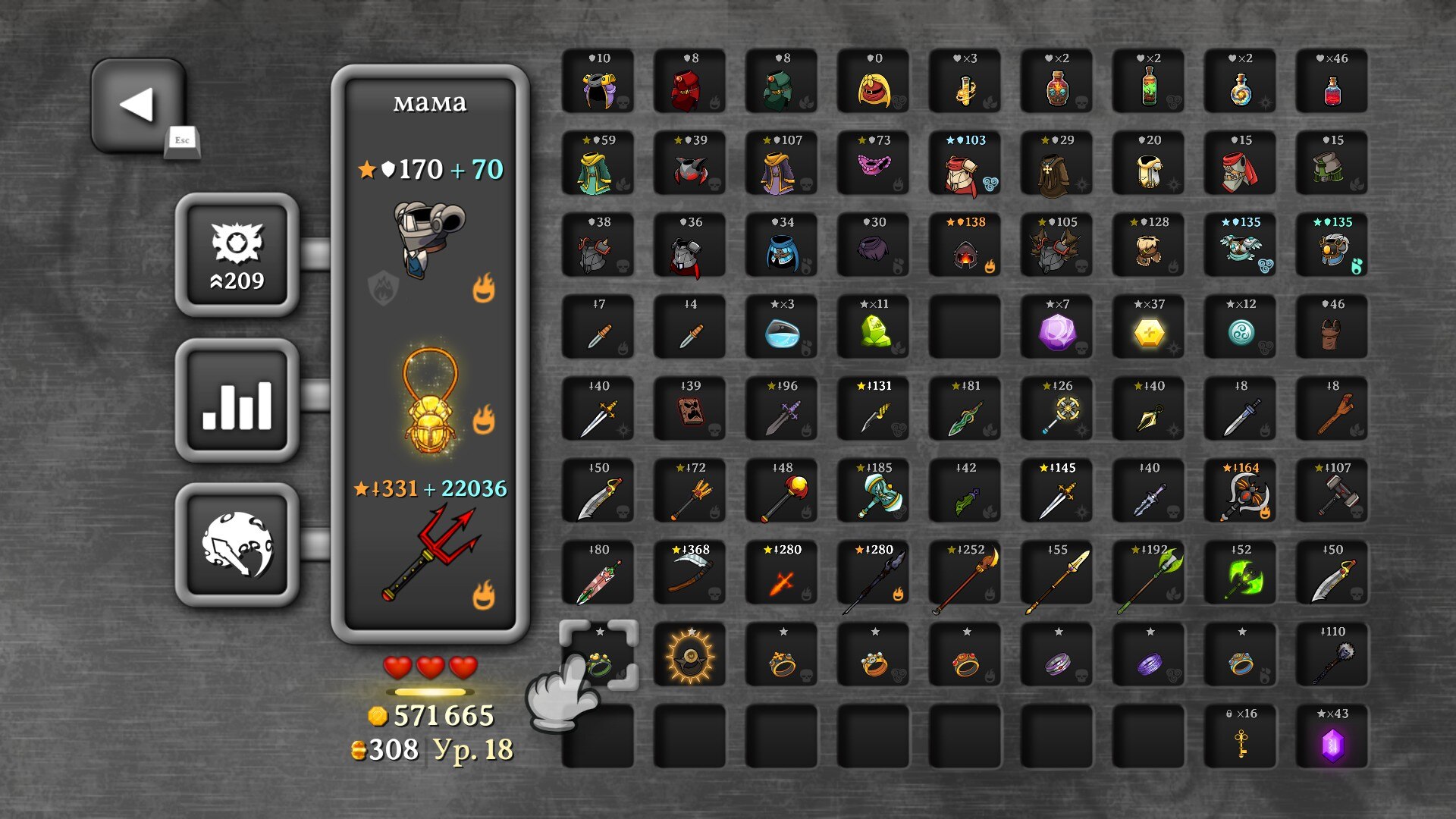Select the angry red book weapon
Viewport: 1456px width, 819px height.
coord(689,409)
